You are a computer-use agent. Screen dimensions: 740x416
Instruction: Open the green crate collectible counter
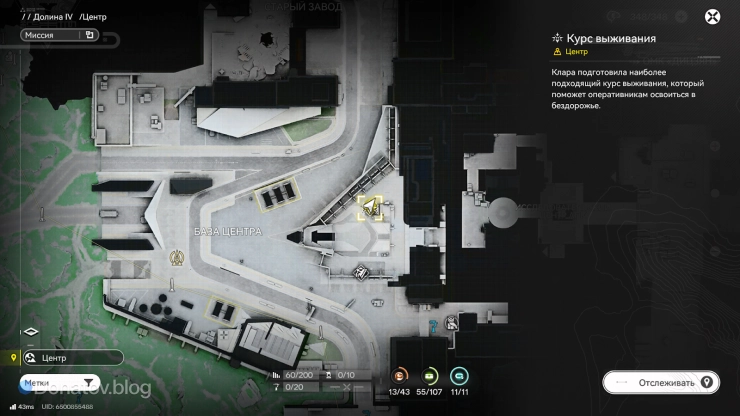click(430, 375)
